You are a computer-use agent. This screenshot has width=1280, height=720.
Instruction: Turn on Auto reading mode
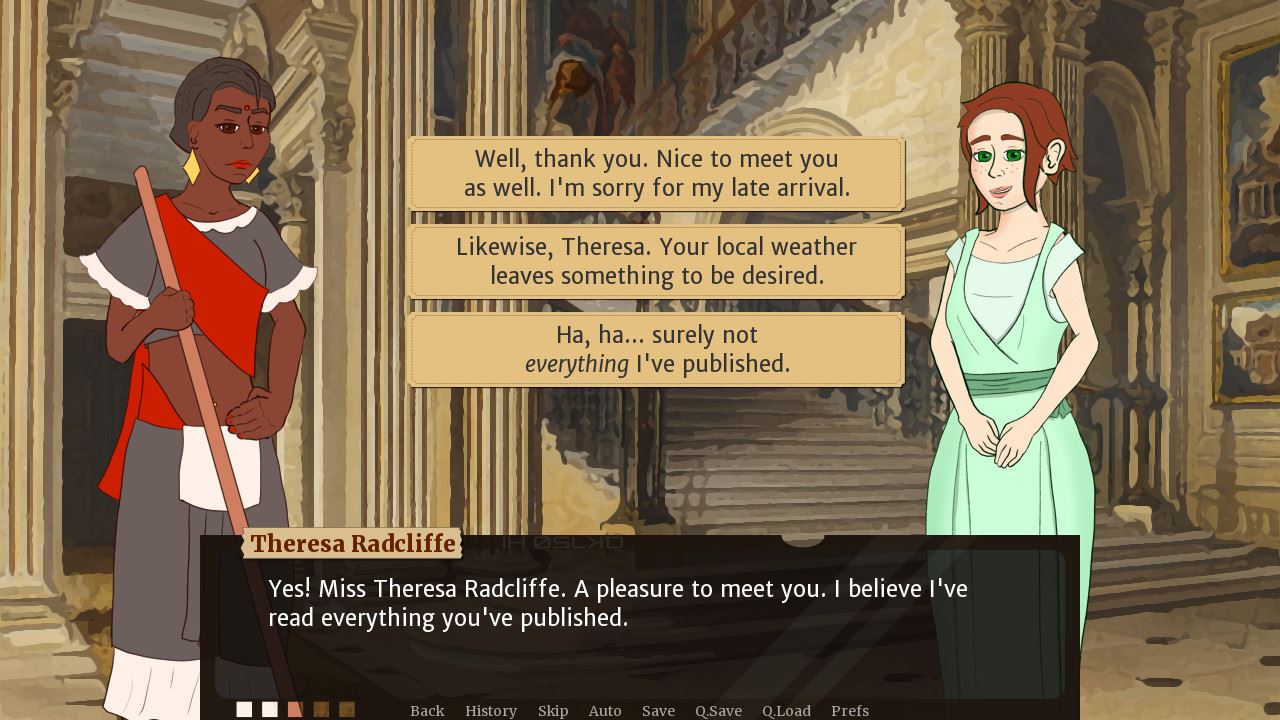tap(605, 710)
